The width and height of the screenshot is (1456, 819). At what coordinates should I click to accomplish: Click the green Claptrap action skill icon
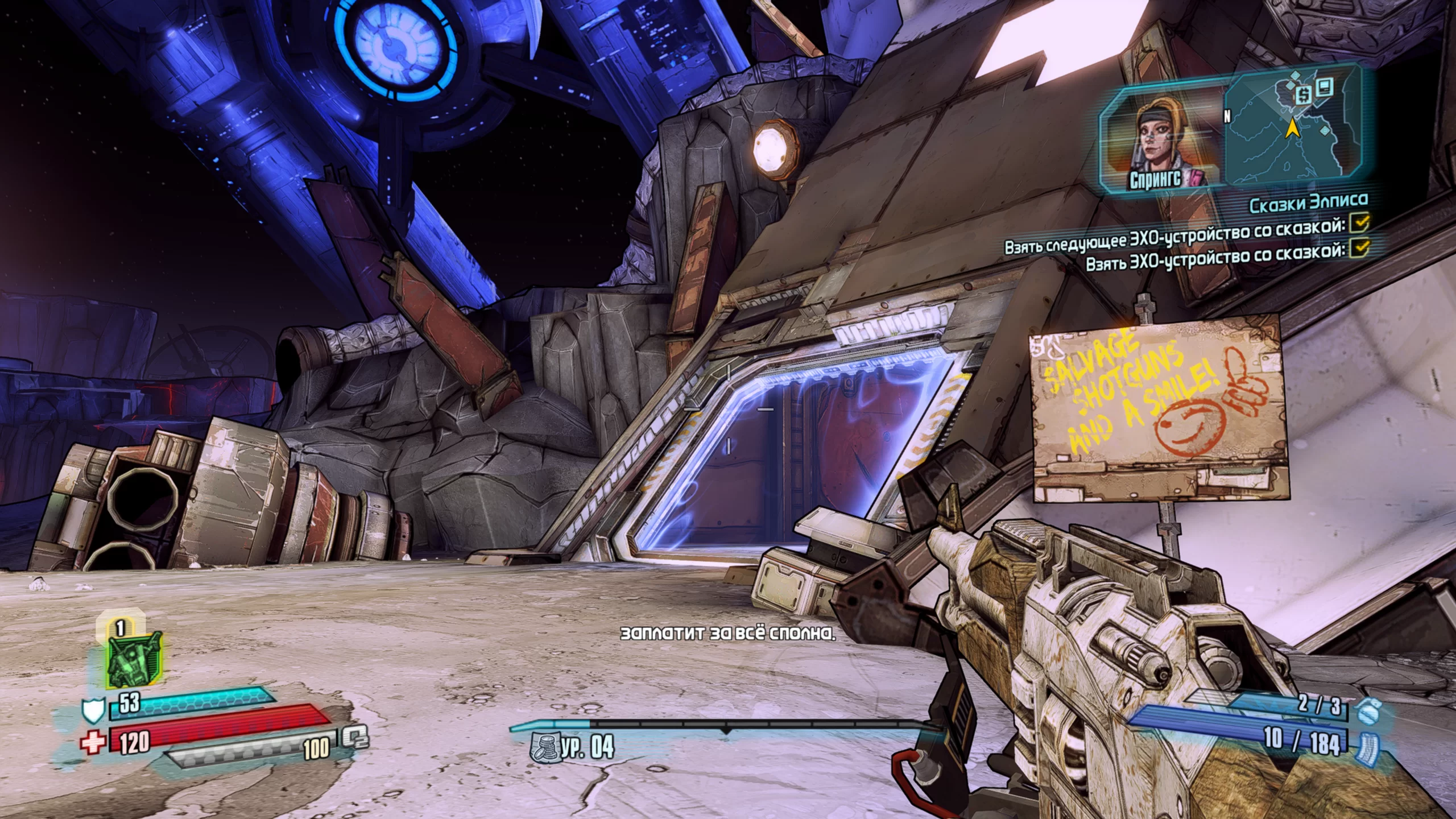pos(134,660)
